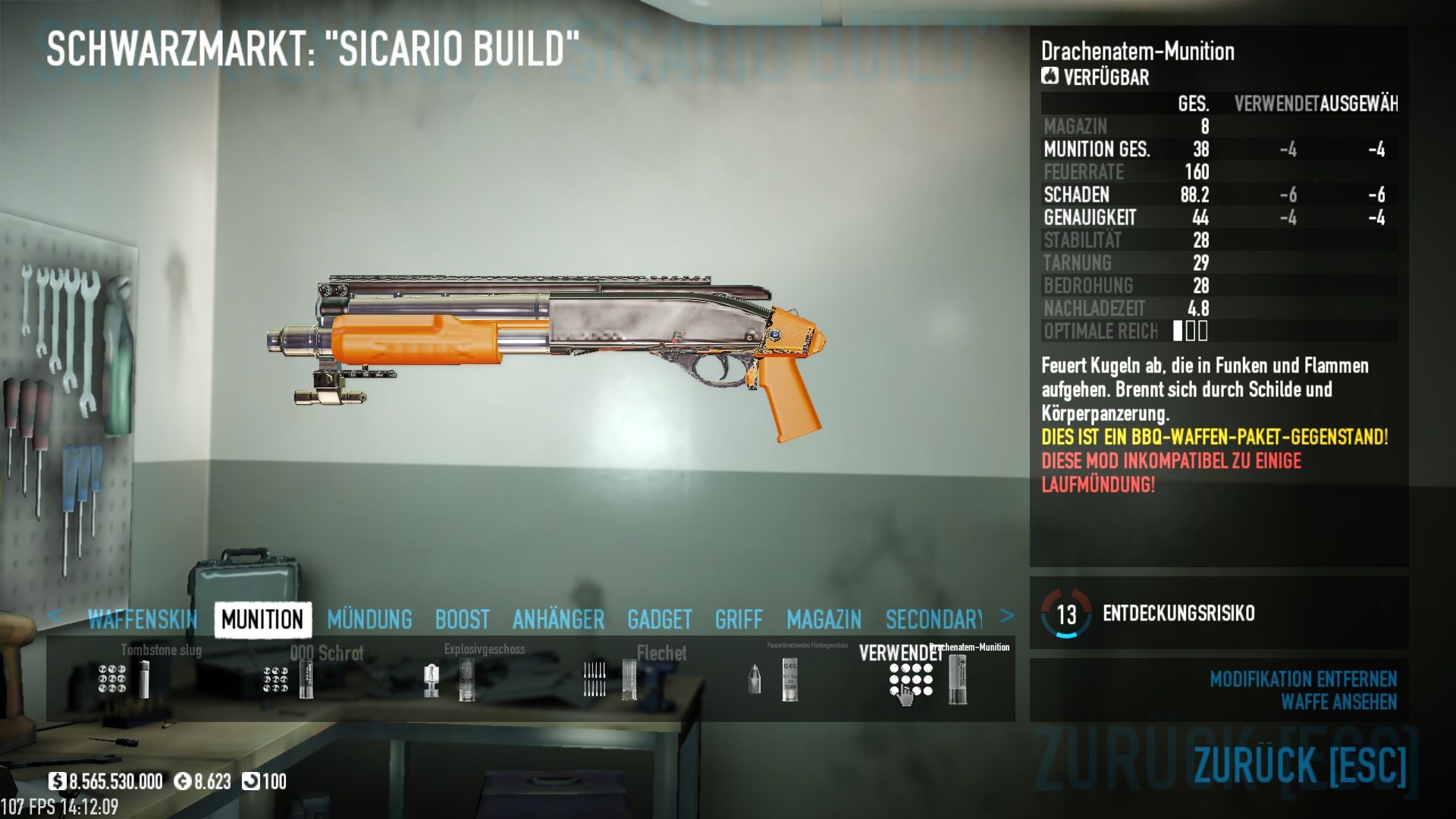Click Modifikation entfernen
Image resolution: width=1456 pixels, height=819 pixels.
(x=1303, y=679)
